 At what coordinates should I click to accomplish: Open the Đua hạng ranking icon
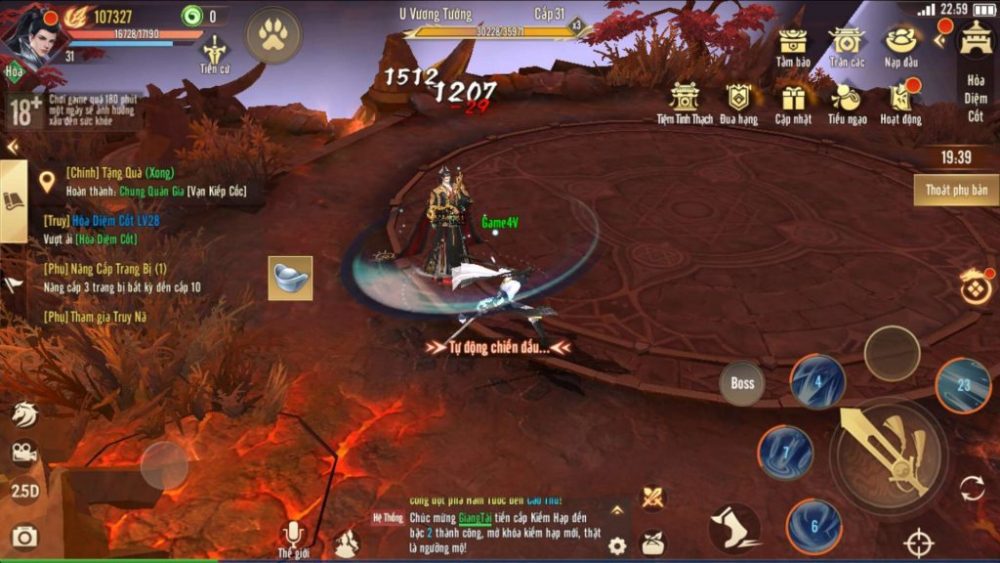(x=739, y=102)
